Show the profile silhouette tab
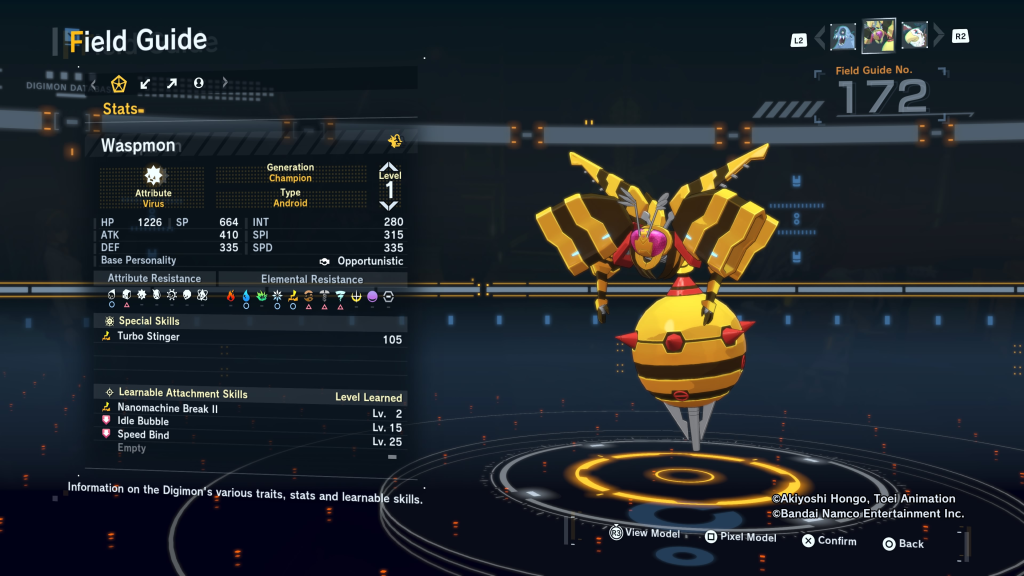This screenshot has height=576, width=1024. click(198, 83)
